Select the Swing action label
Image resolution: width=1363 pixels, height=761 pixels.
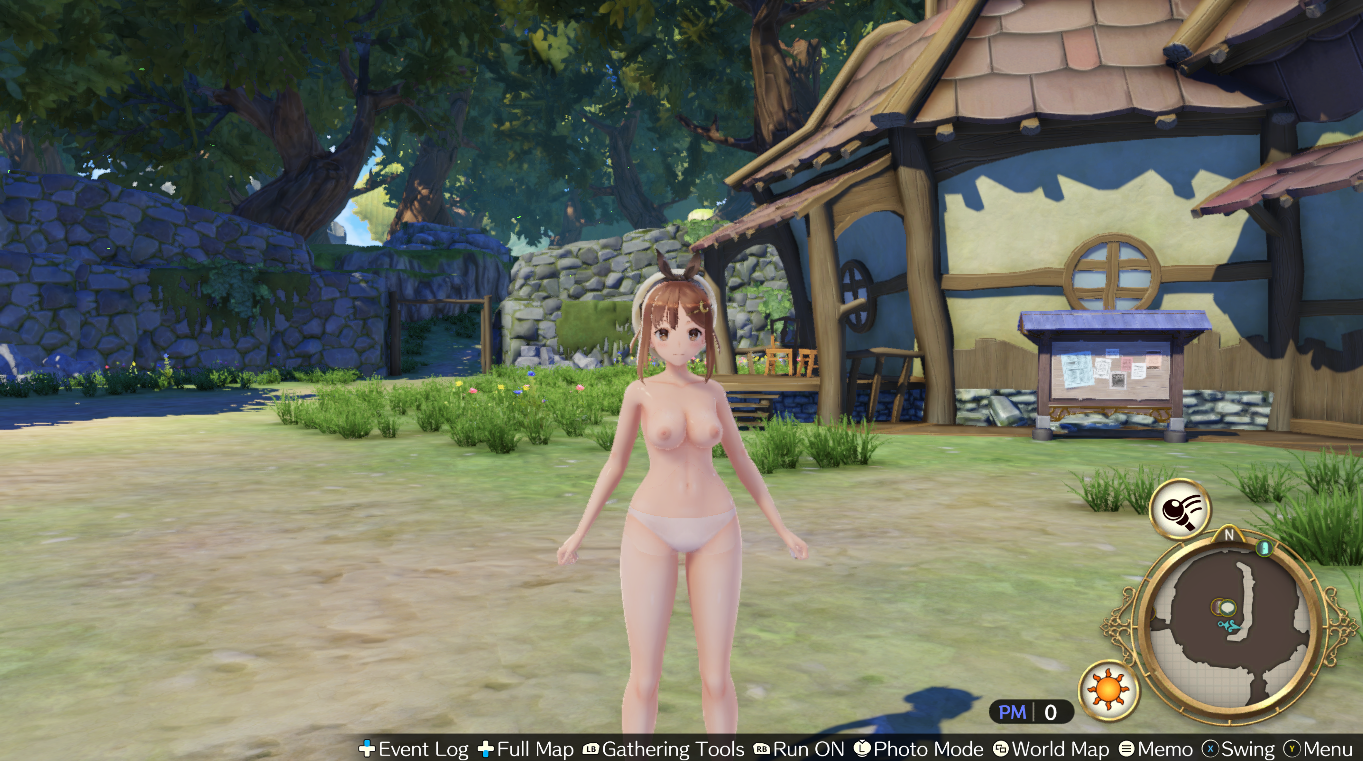pyautogui.click(x=1238, y=749)
